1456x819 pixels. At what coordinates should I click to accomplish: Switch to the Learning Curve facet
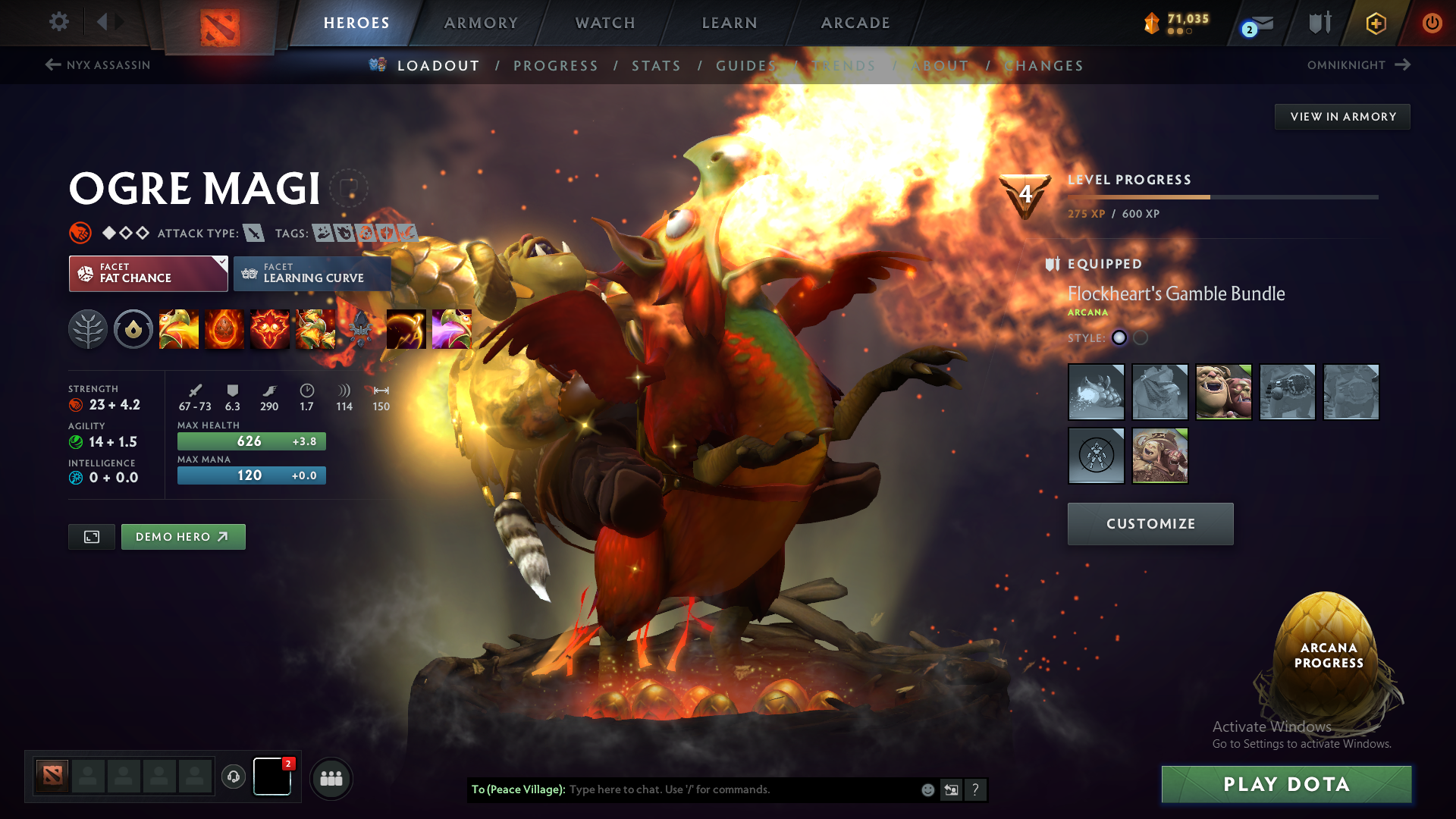pyautogui.click(x=312, y=273)
